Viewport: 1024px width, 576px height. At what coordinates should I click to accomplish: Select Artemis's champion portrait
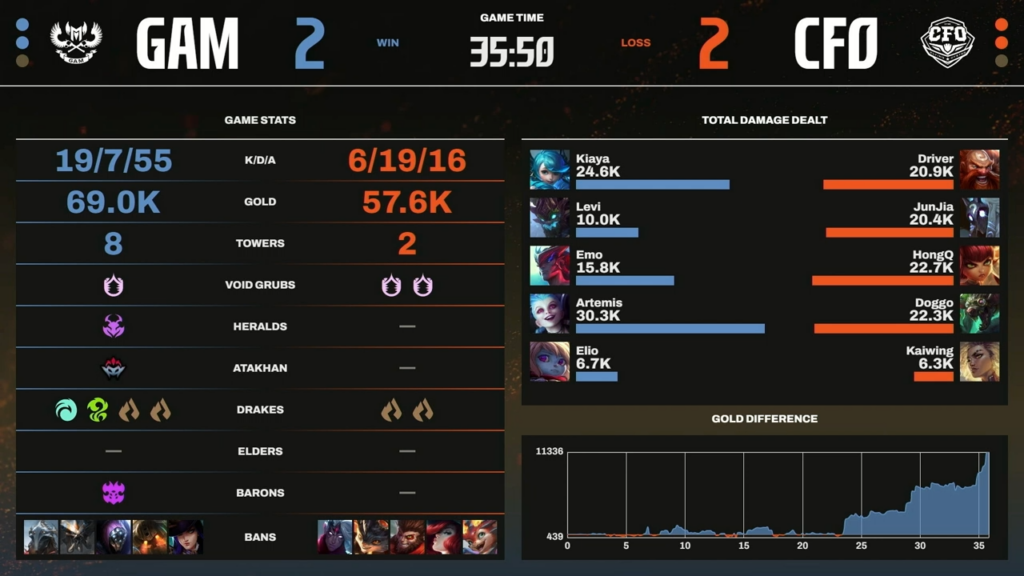pyautogui.click(x=549, y=313)
